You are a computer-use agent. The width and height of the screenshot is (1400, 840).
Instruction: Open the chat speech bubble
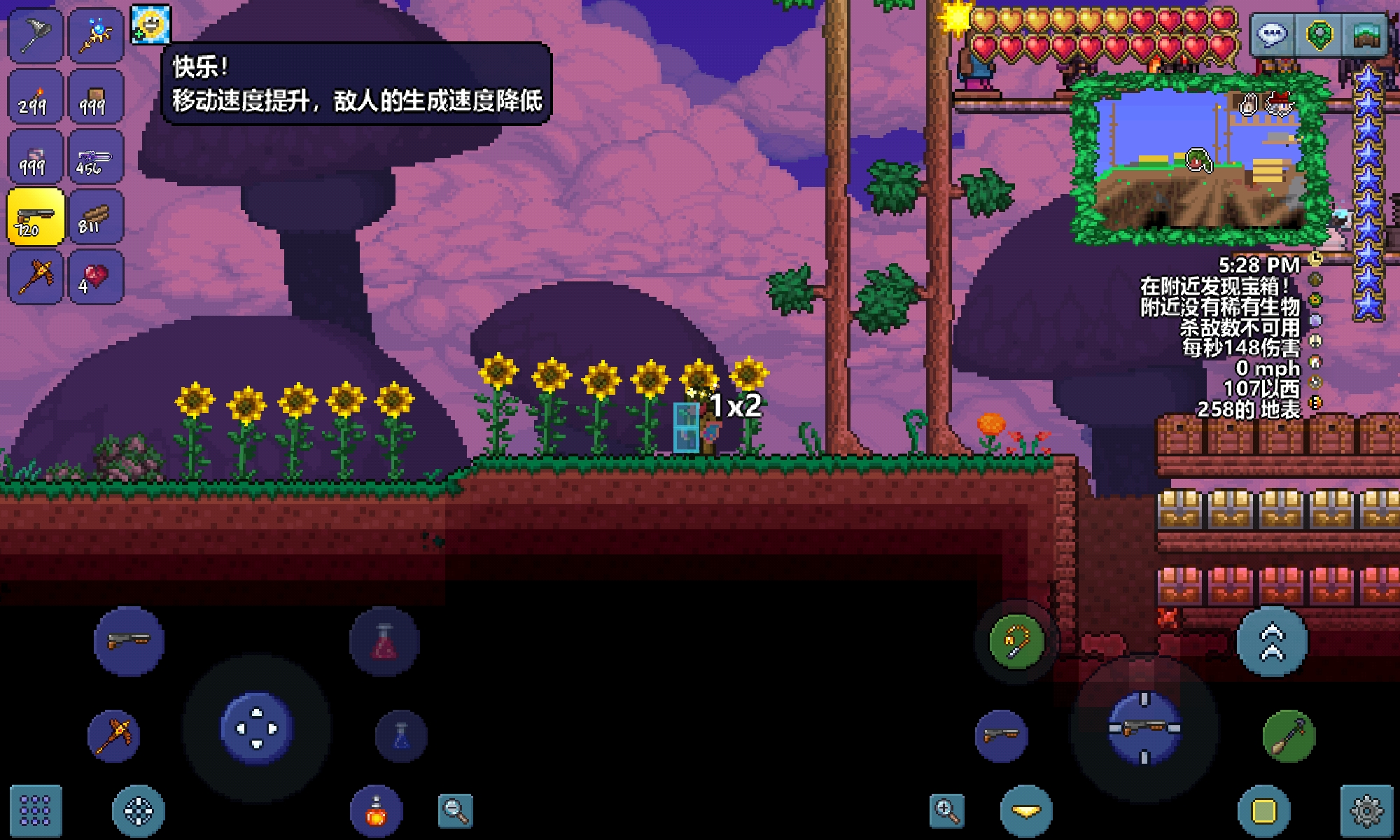click(x=1270, y=34)
